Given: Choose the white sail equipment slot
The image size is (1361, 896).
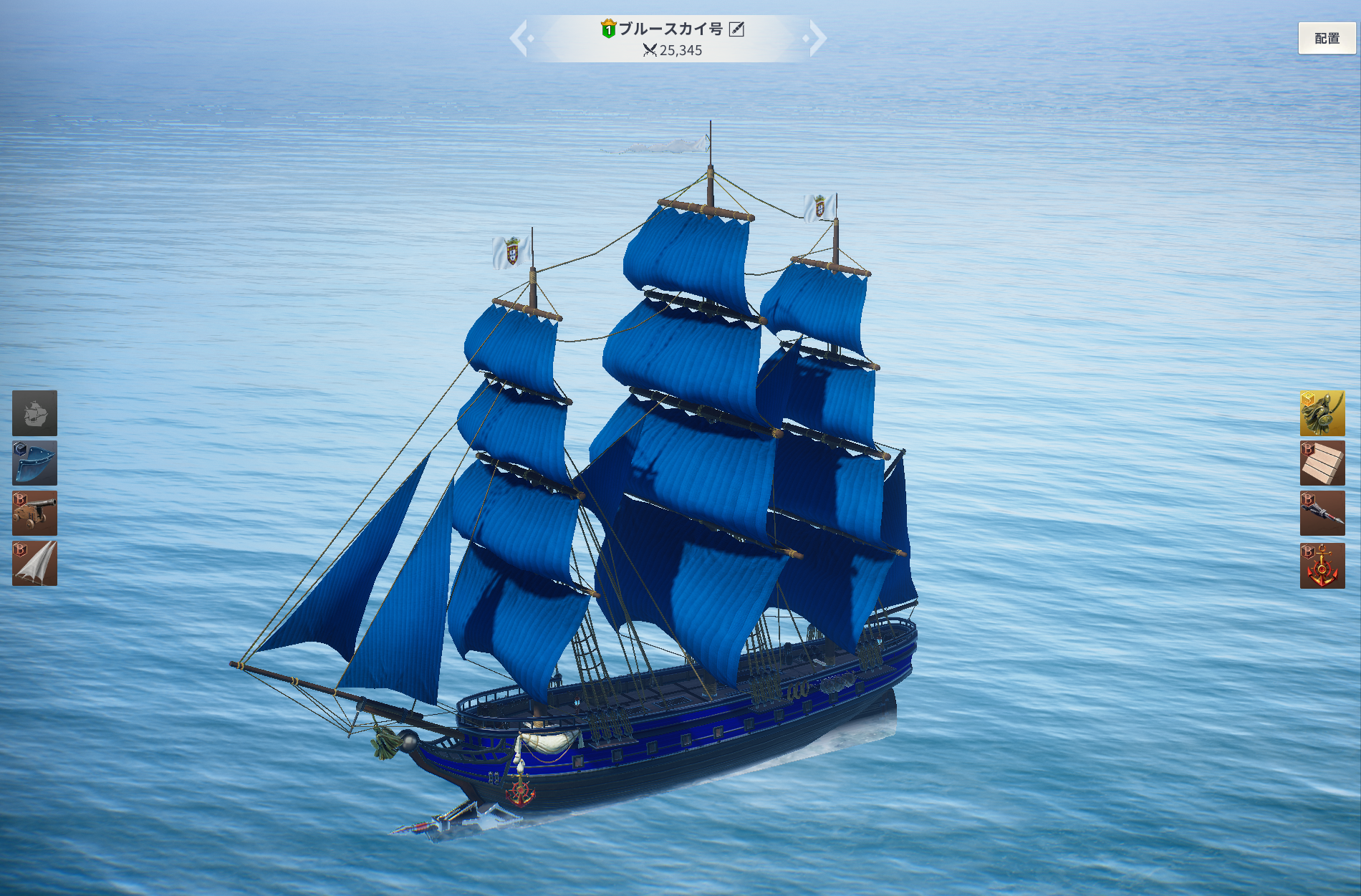Looking at the screenshot, I should [34, 564].
